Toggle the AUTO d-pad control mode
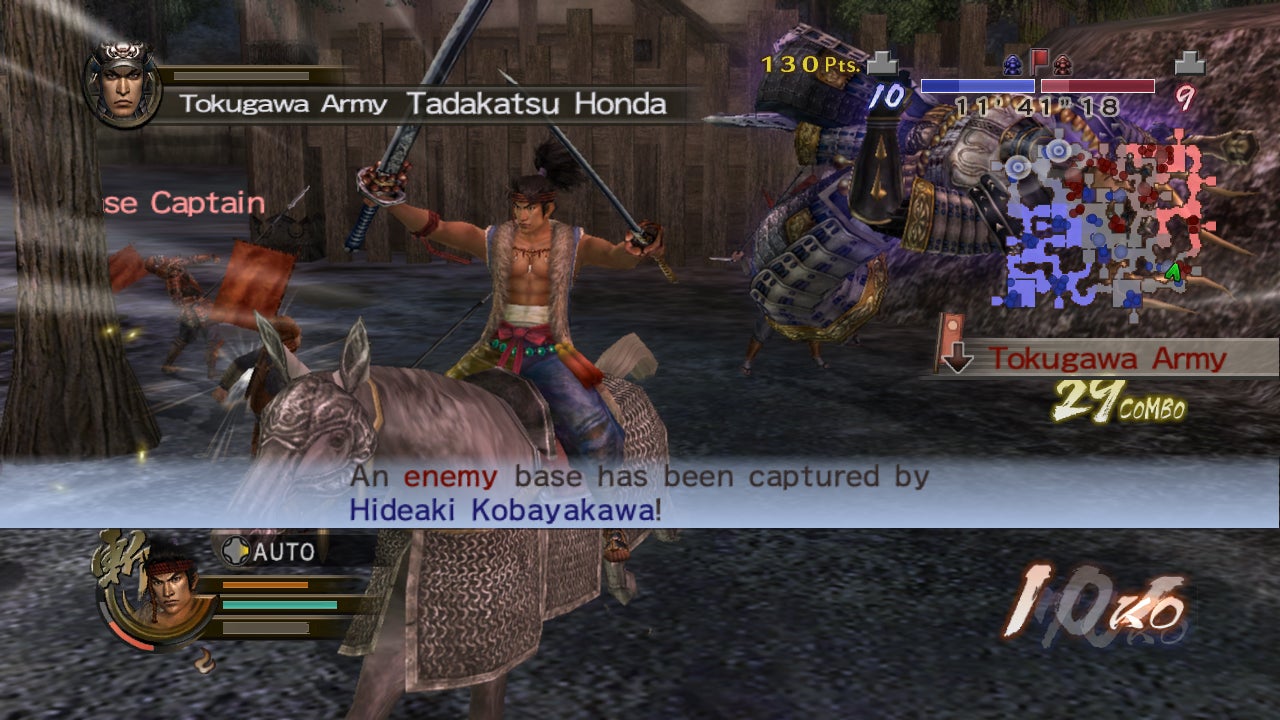 point(236,552)
